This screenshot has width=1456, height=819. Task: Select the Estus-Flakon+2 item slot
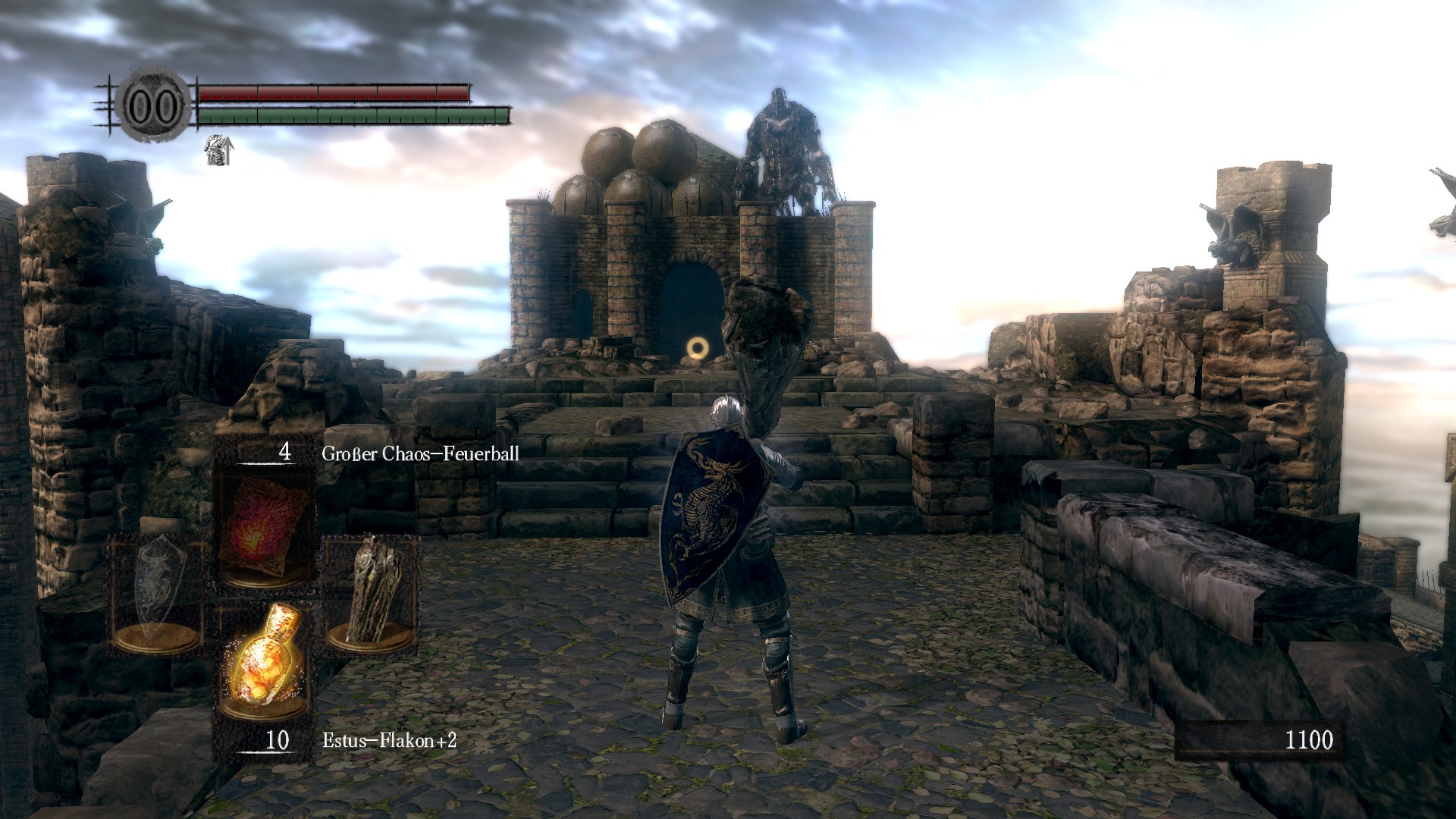click(x=263, y=661)
